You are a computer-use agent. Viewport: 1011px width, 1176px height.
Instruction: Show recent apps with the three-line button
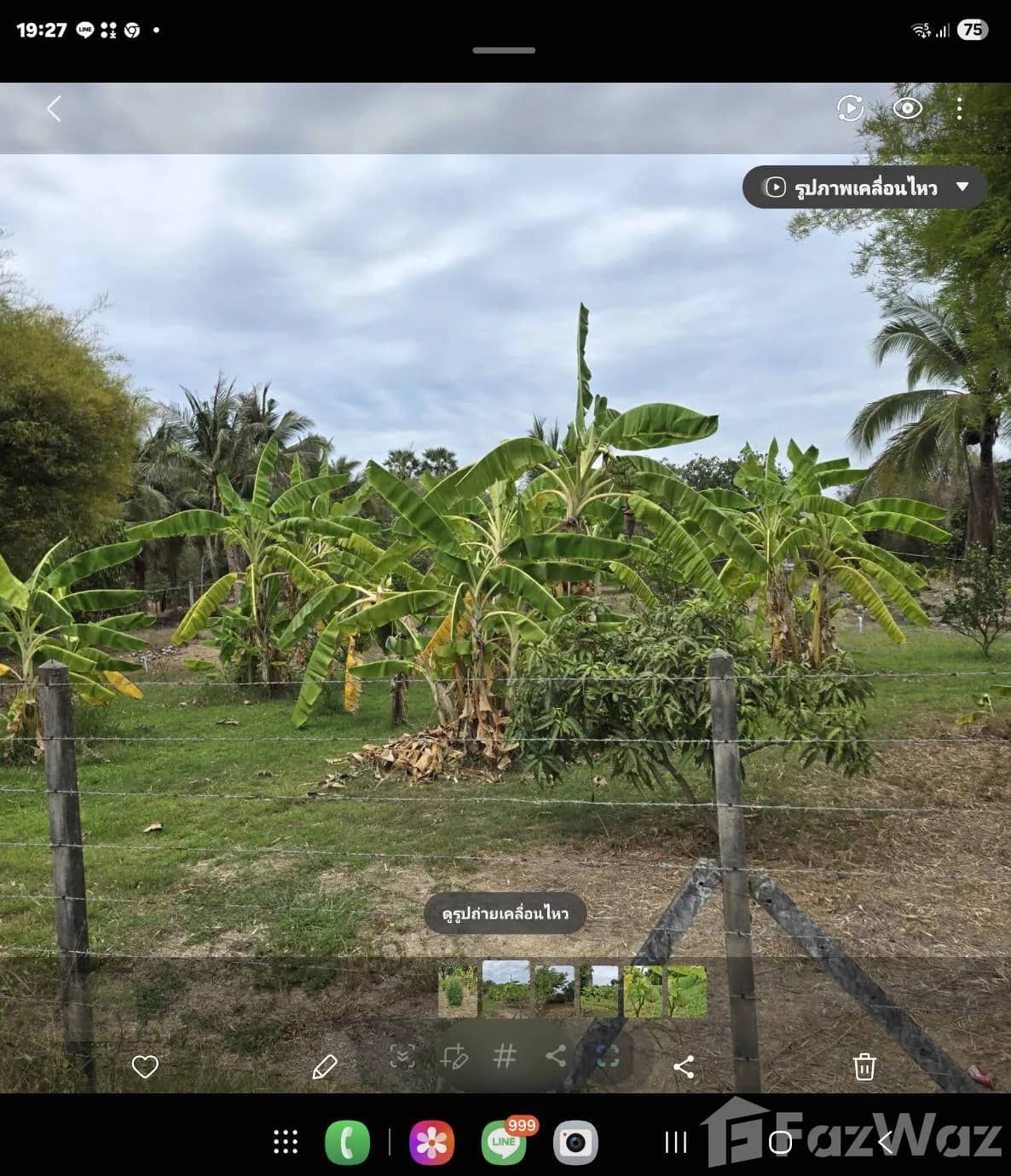[x=676, y=1142]
